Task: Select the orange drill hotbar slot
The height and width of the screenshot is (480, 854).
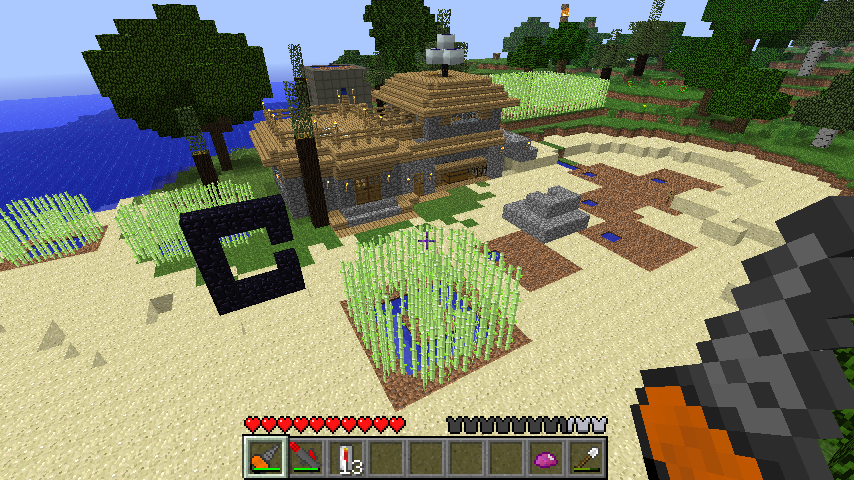Action: coord(264,457)
